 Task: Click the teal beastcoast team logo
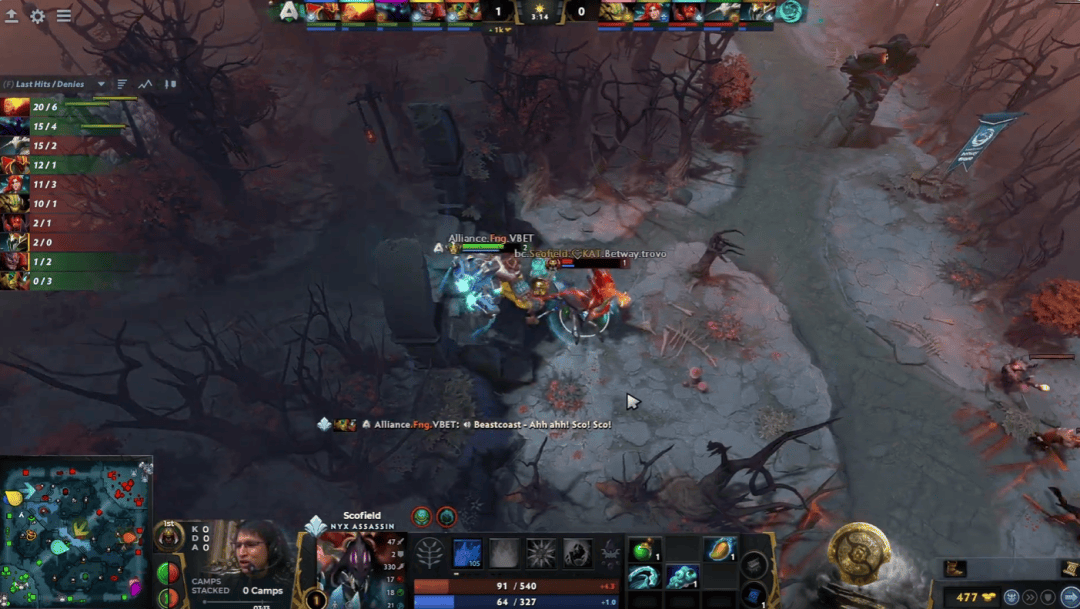[x=790, y=11]
